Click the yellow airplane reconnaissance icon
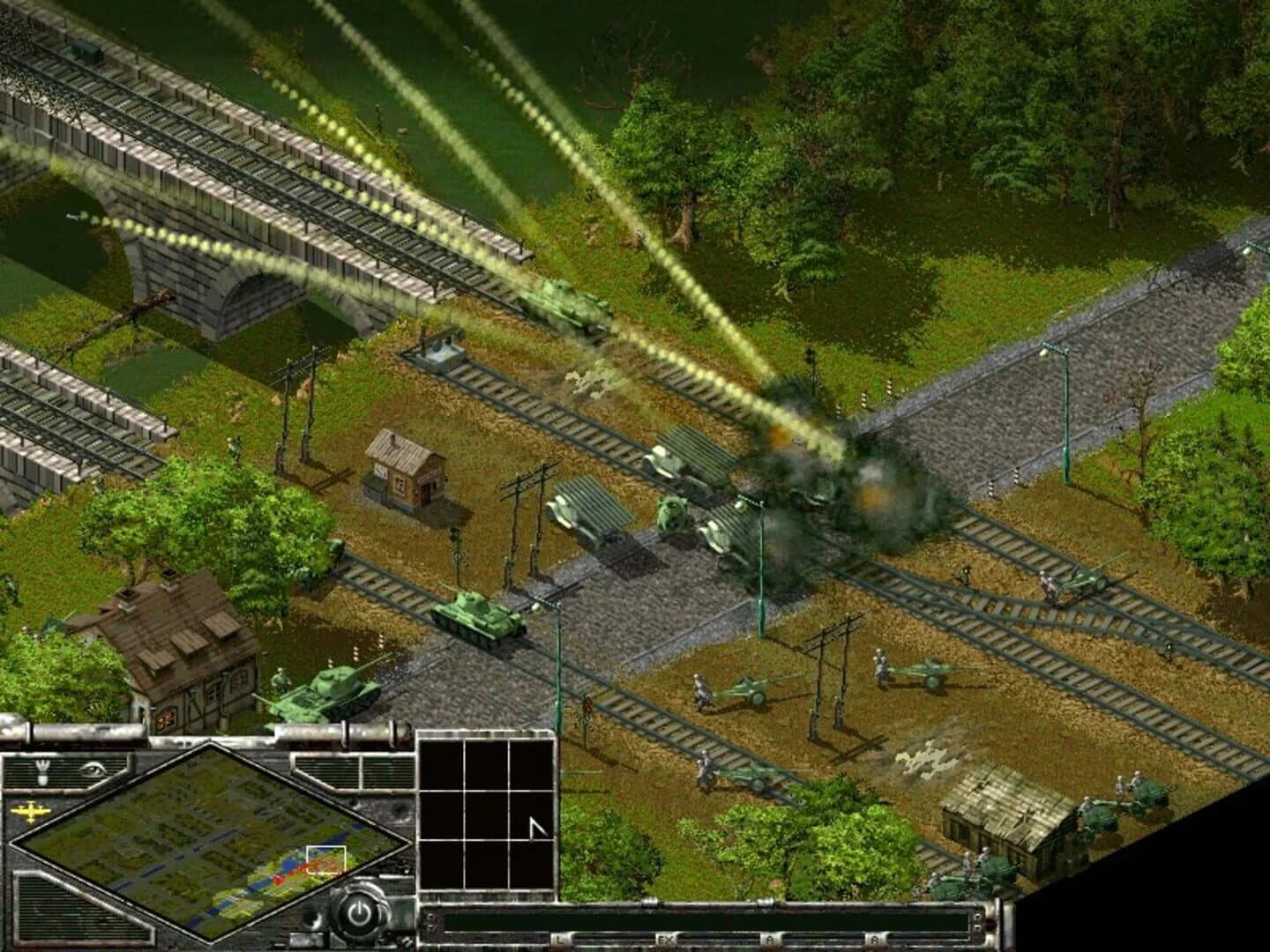 tap(29, 809)
